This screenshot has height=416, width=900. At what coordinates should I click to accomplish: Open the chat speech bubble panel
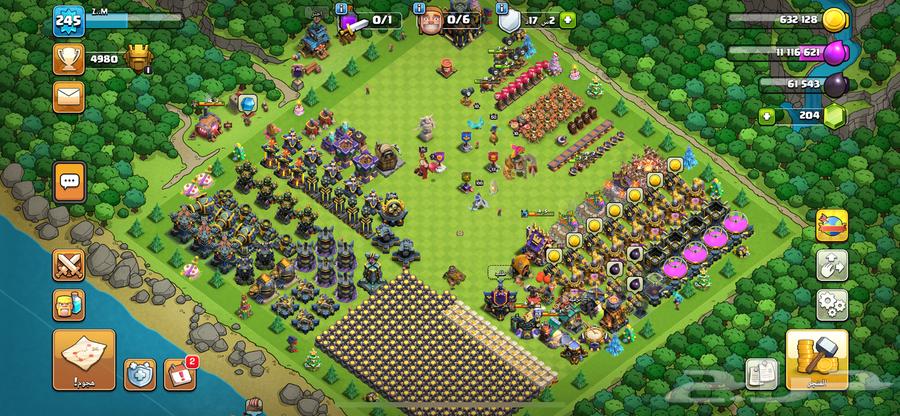pos(70,182)
